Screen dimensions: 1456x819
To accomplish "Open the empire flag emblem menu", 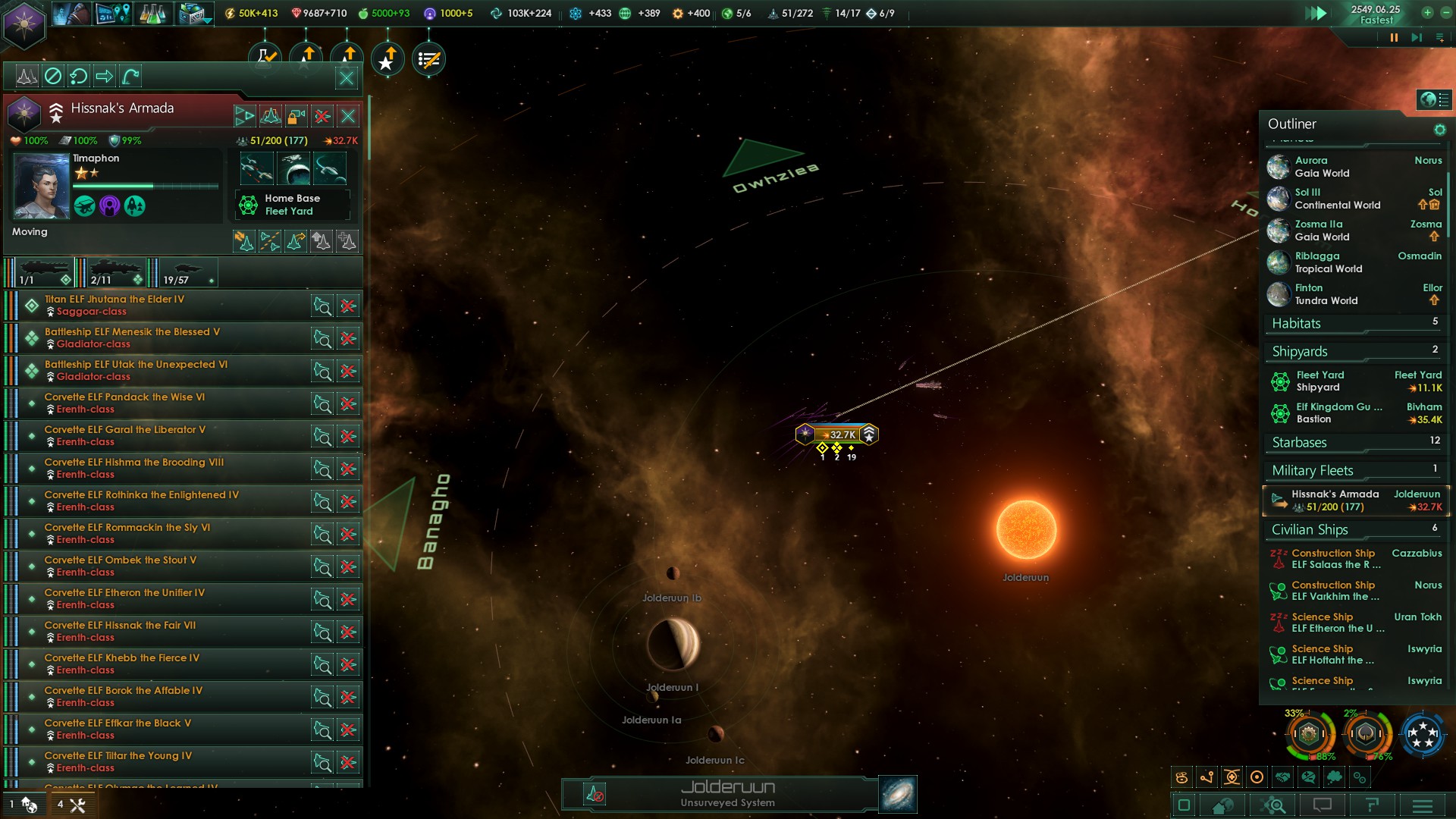I will coord(24,24).
